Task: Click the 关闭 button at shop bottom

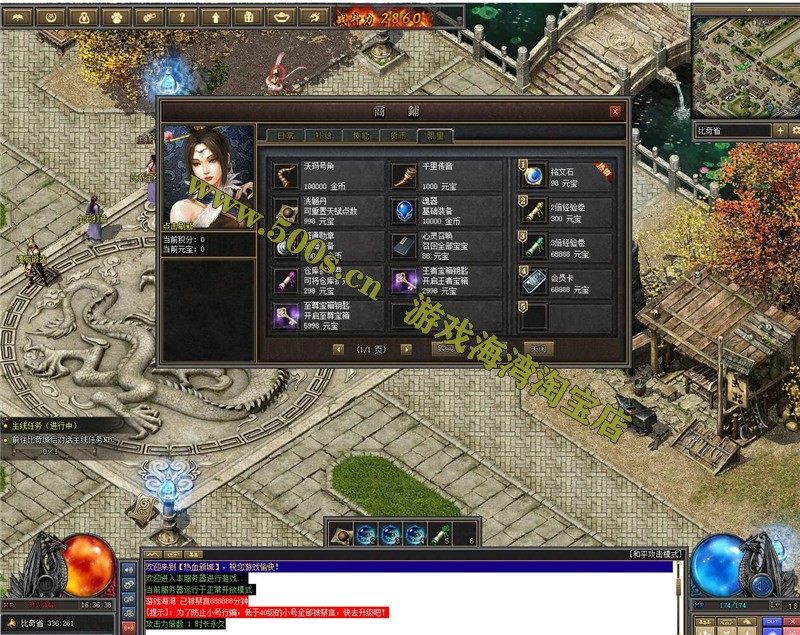Action: [538, 349]
